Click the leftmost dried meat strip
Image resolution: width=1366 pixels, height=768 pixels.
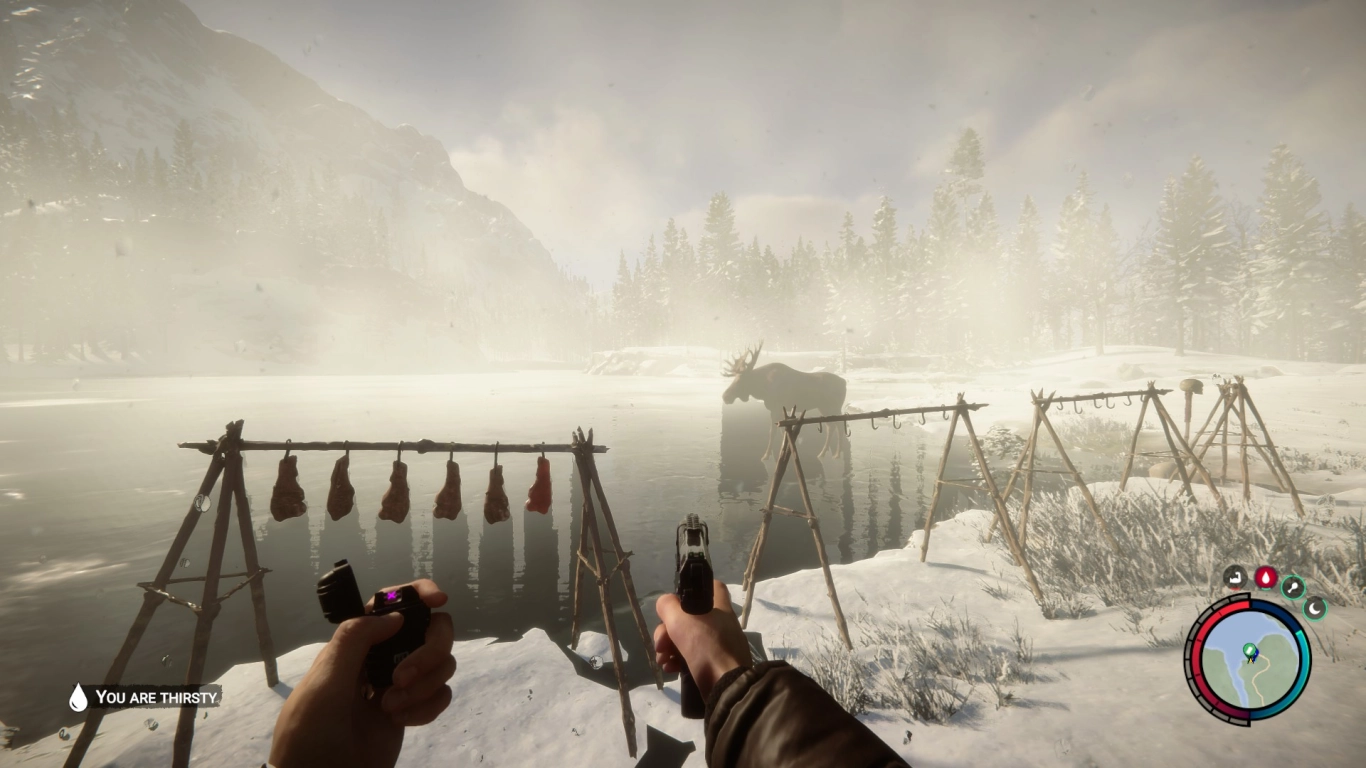290,488
